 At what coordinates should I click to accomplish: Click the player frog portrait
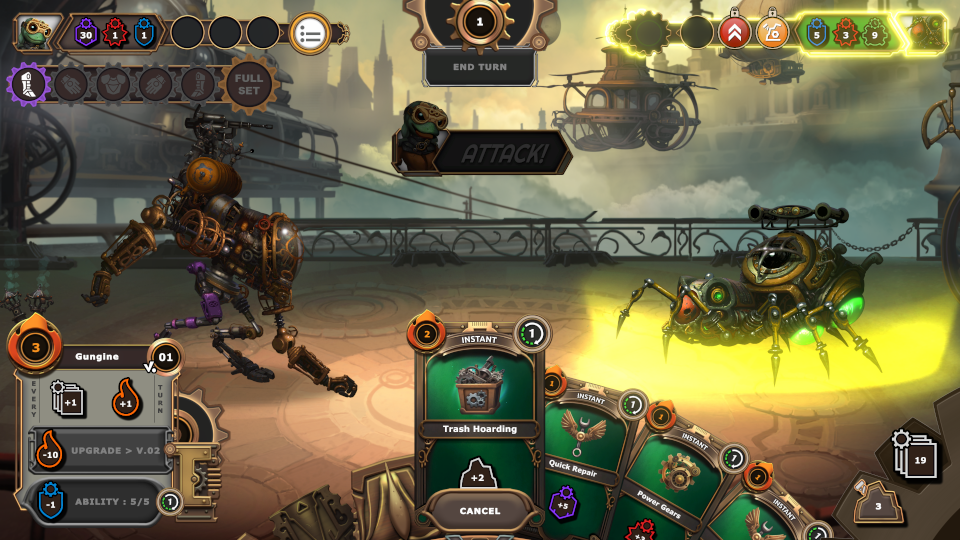coord(35,32)
